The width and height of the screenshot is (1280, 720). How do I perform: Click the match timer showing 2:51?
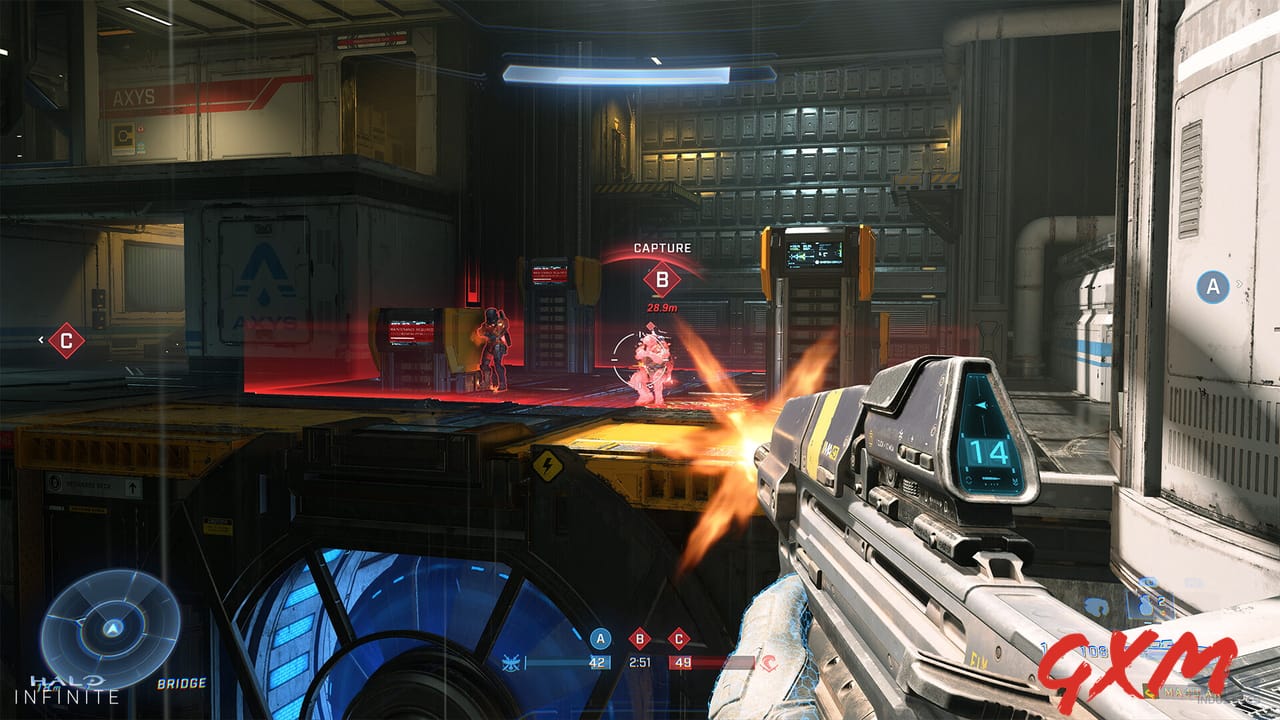640,661
